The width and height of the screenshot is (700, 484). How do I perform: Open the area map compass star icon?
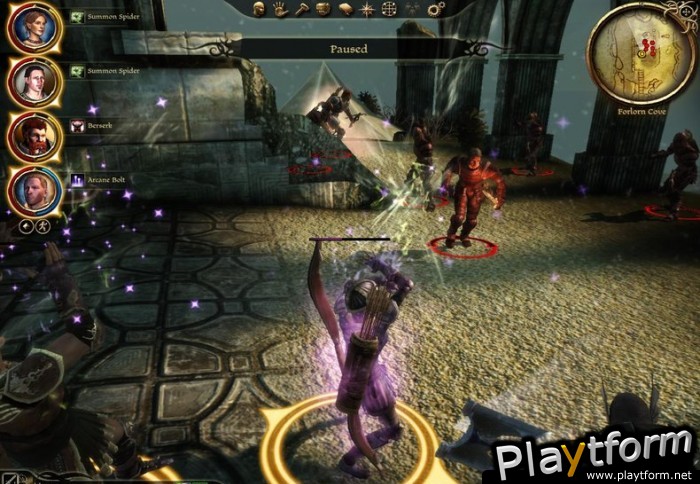tap(367, 9)
